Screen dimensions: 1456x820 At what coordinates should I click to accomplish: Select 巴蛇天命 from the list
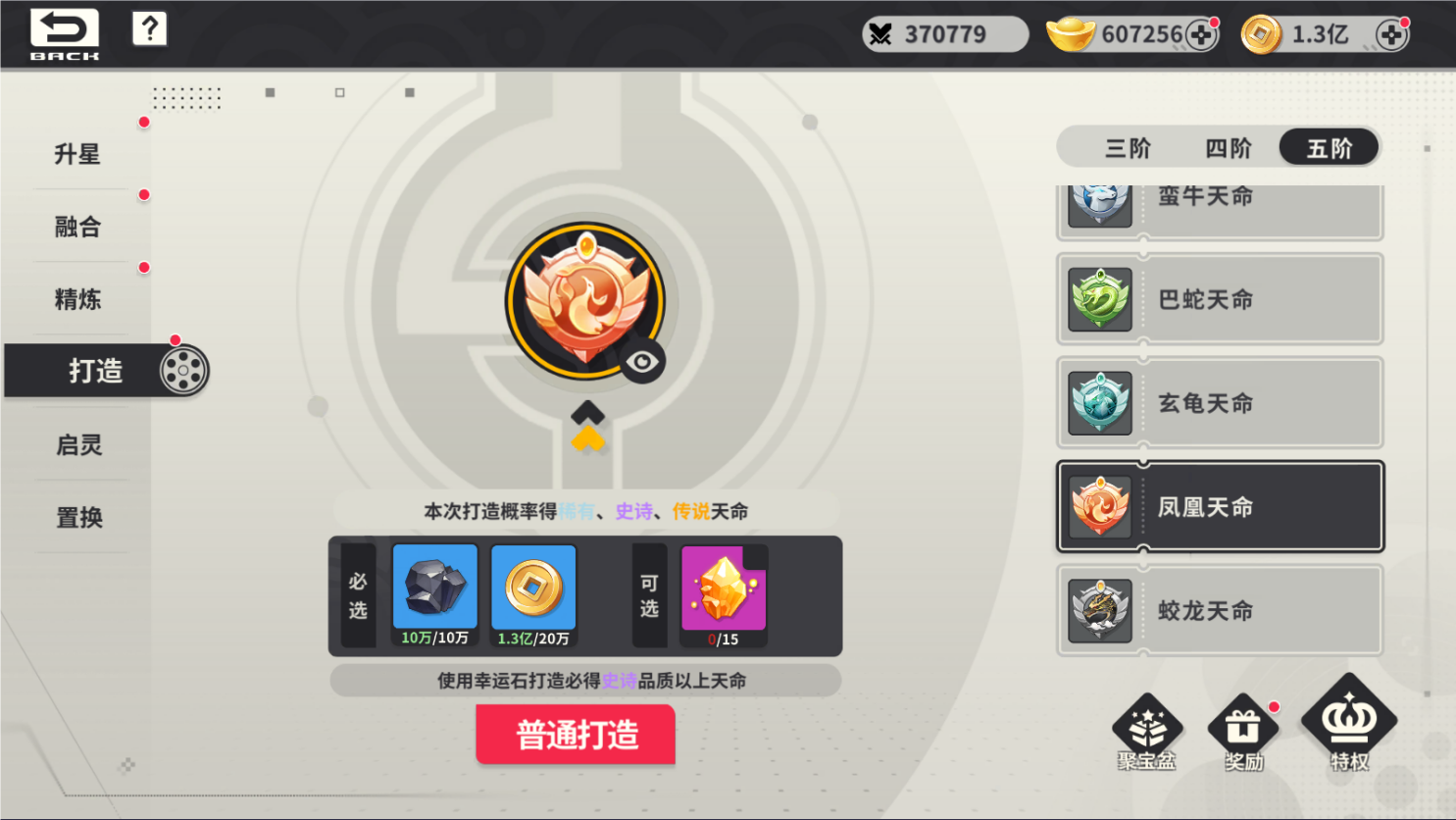click(1220, 299)
